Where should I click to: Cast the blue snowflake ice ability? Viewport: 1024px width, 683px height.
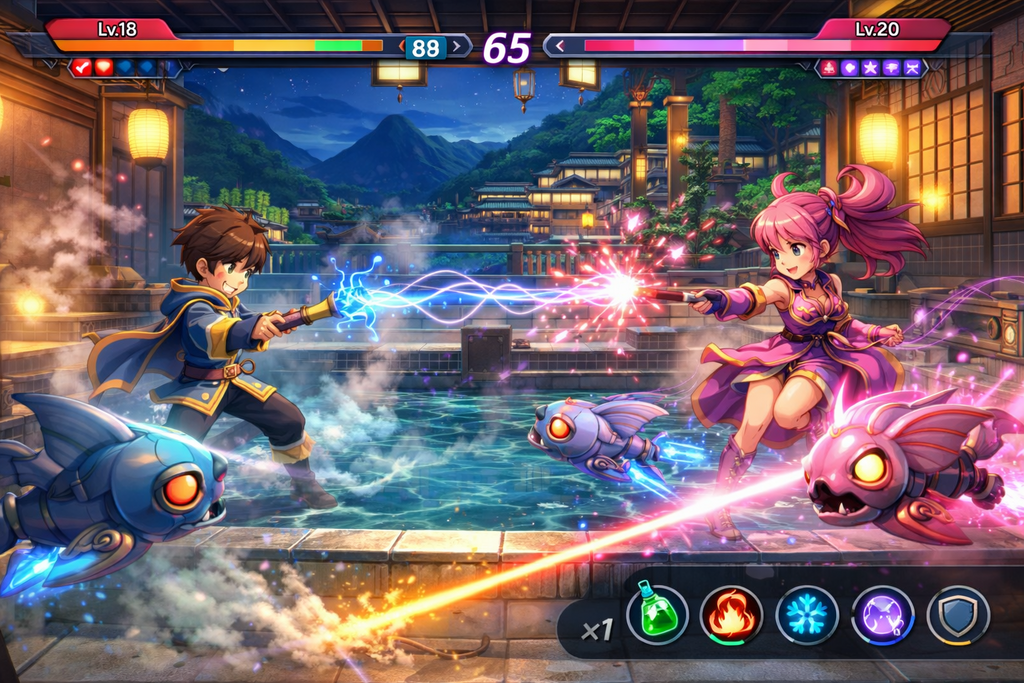(807, 614)
